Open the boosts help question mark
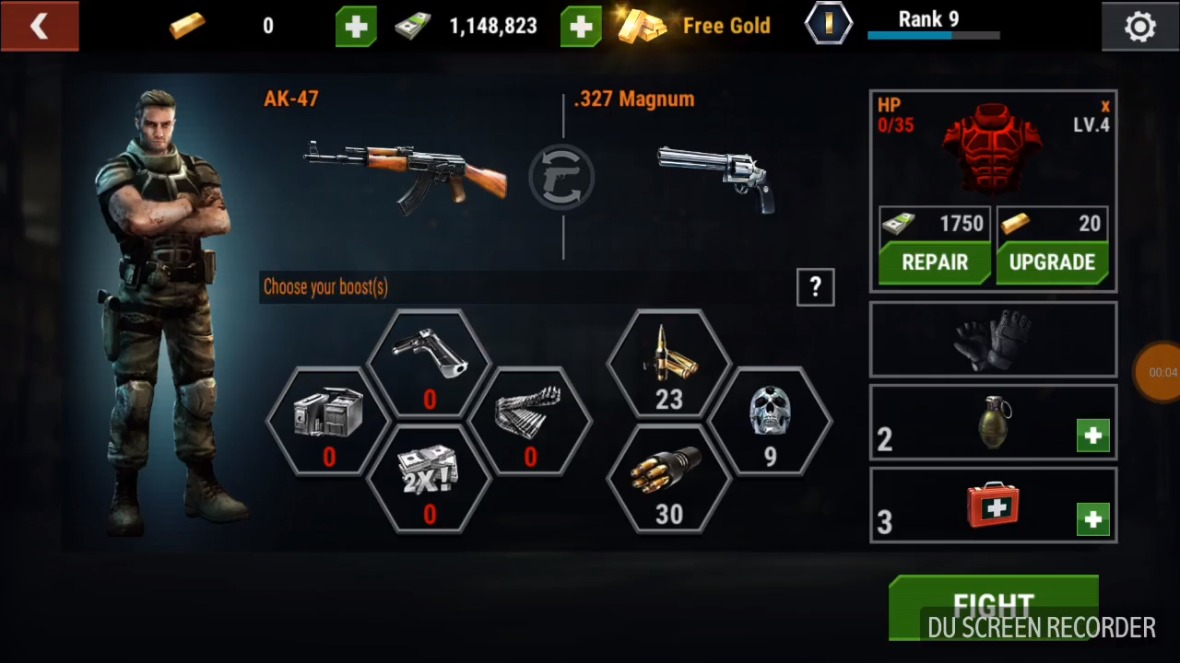 [x=815, y=288]
